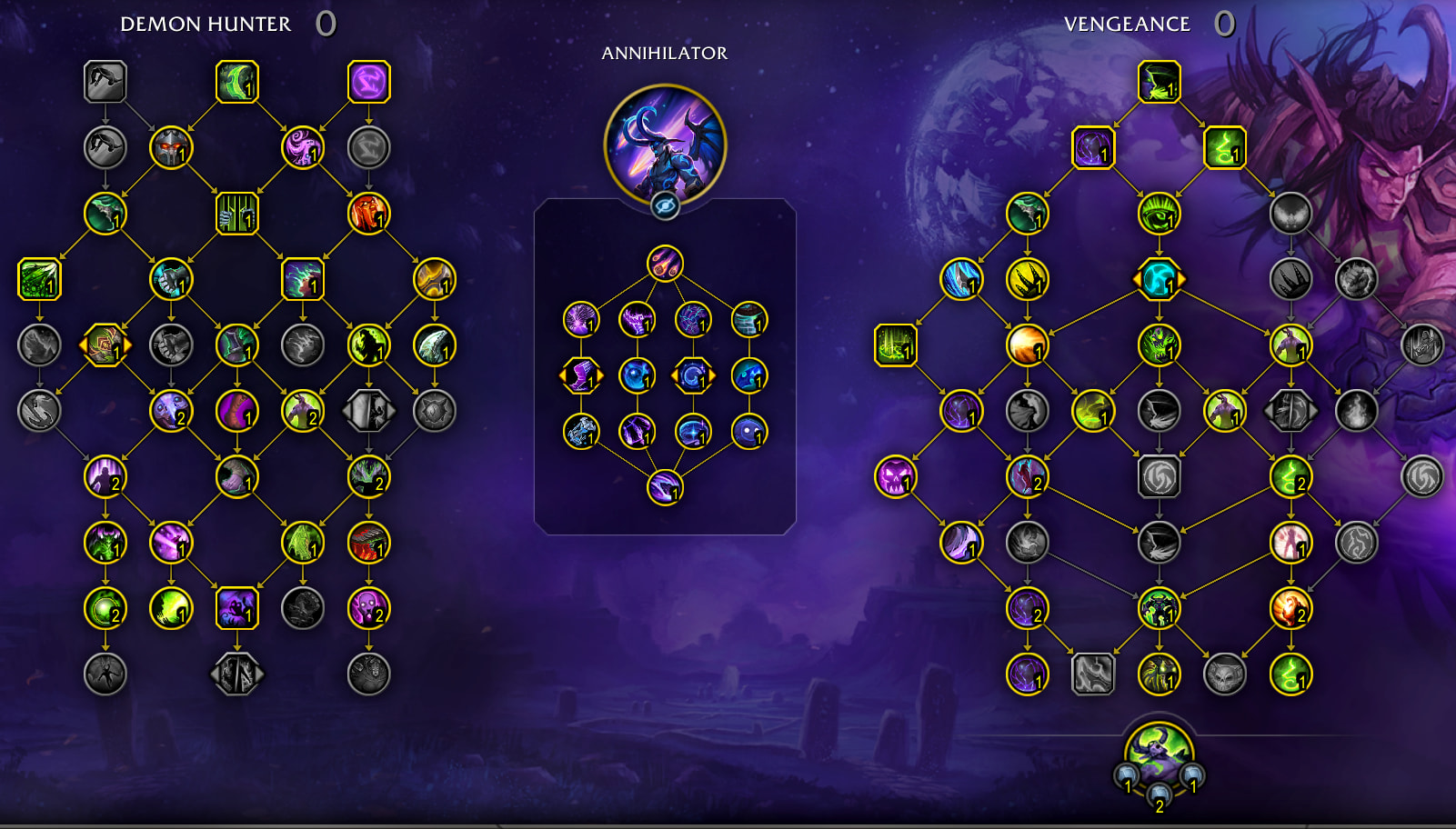
Task: Click the smiling blue face talent
Action: 749,432
